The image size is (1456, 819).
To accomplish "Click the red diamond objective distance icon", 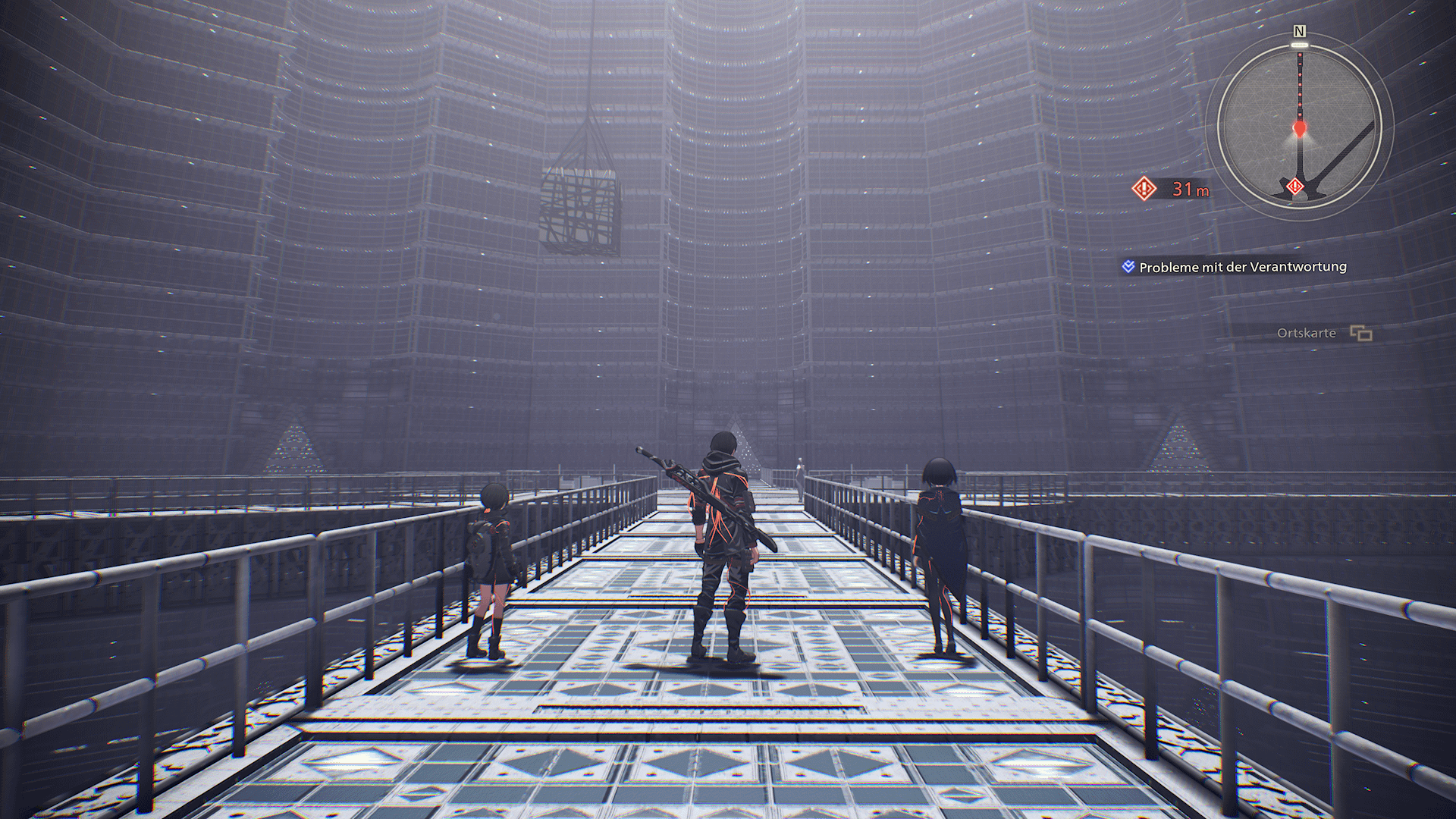I will pos(1144,188).
